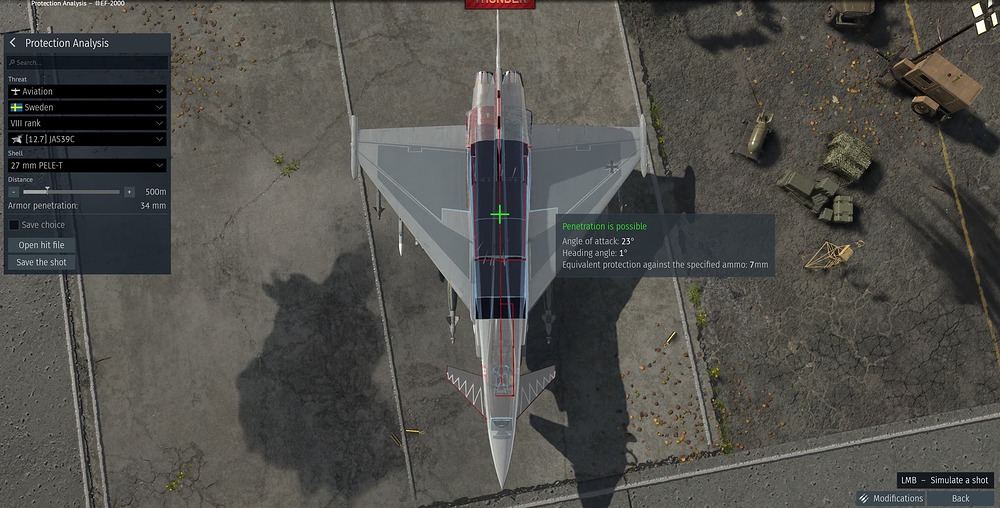Open the Modifications panel
Screen dimensions: 1000x508
pos(891,498)
